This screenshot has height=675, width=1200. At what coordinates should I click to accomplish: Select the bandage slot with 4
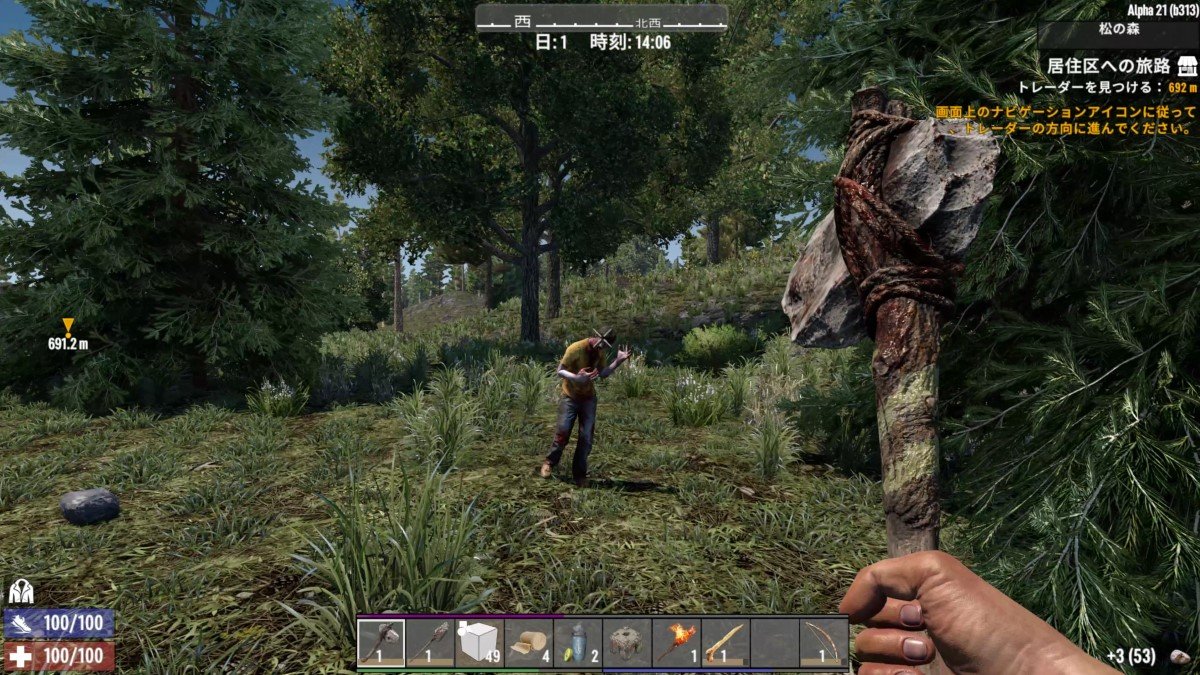pyautogui.click(x=529, y=643)
